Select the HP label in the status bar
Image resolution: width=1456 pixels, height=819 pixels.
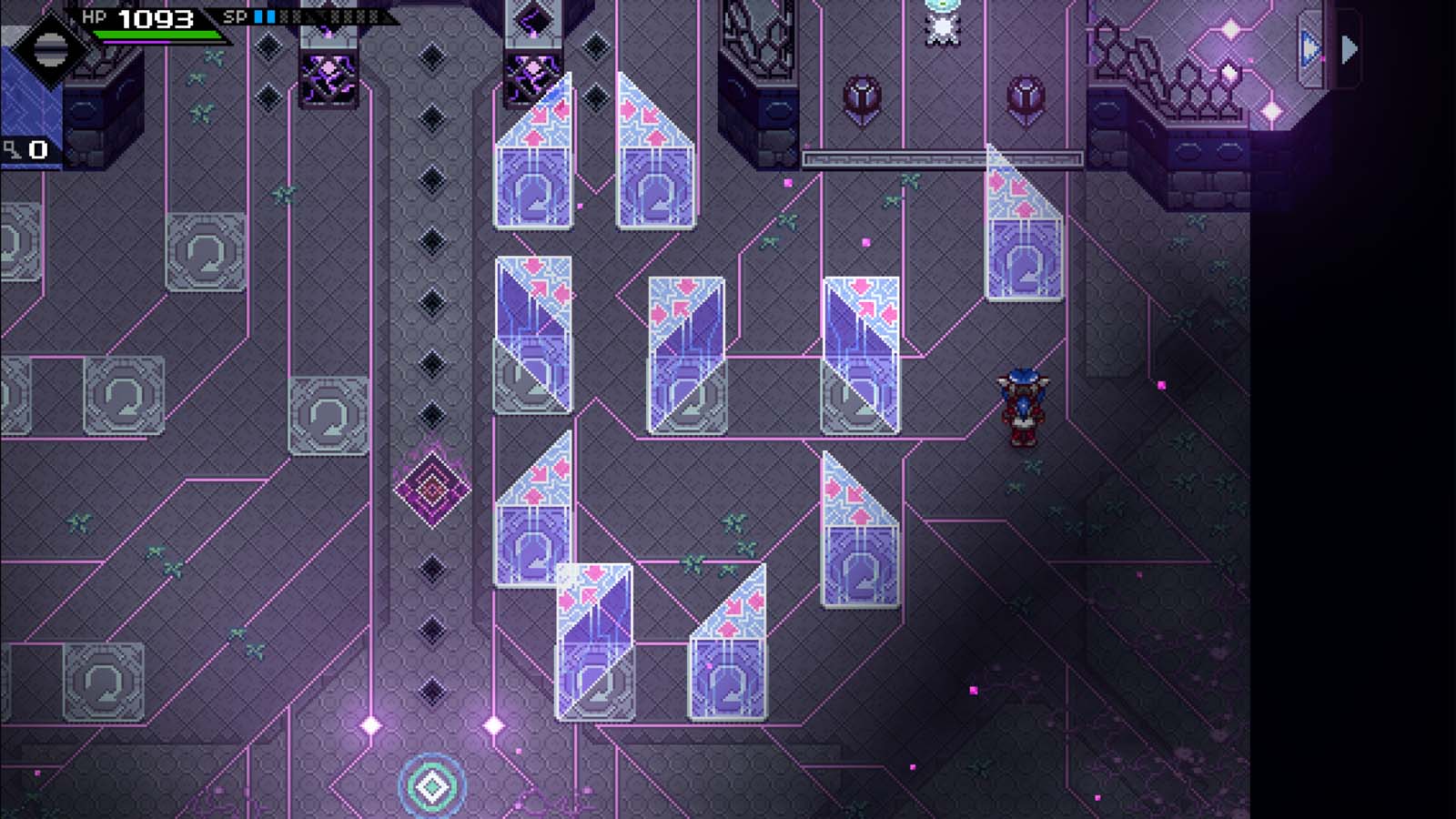click(94, 15)
